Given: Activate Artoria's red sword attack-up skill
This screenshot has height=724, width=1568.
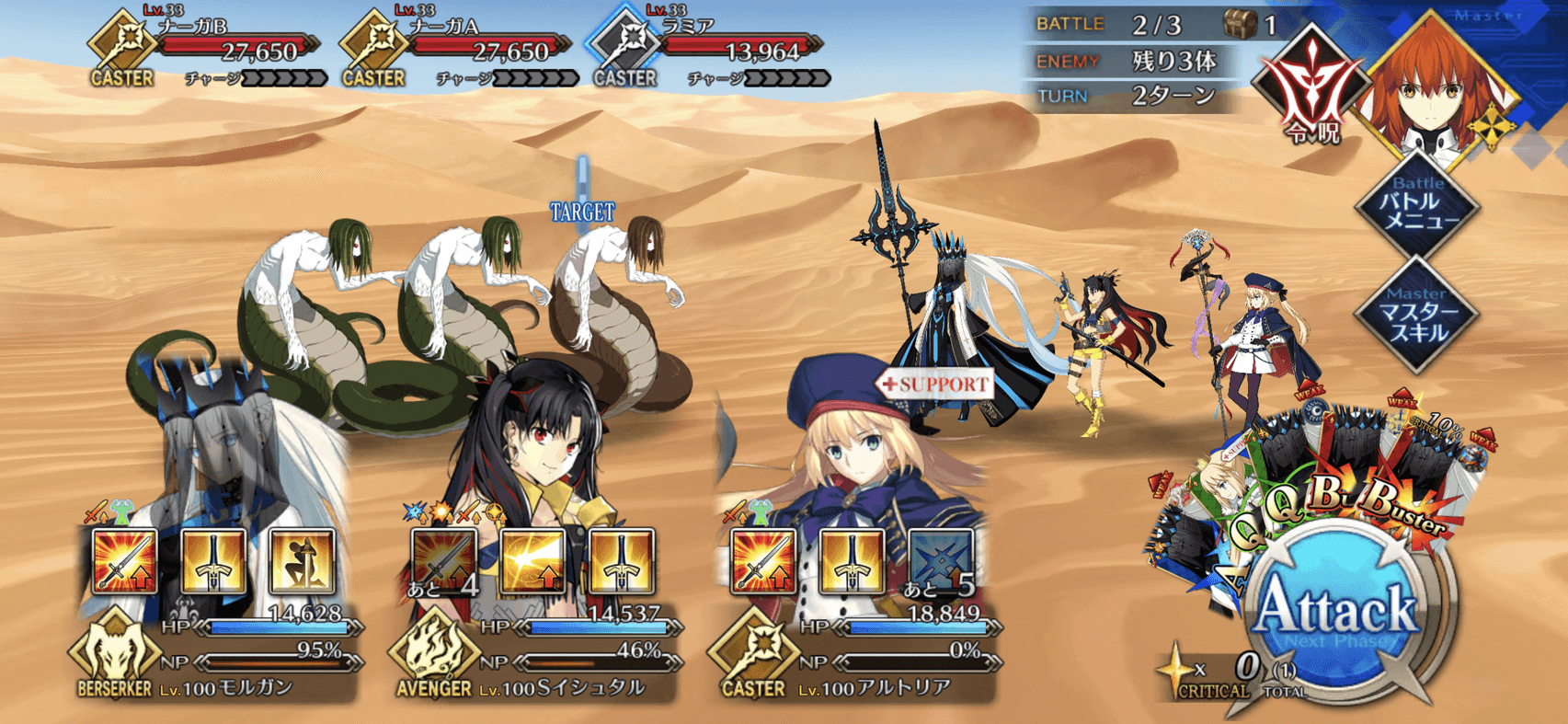Looking at the screenshot, I should click(x=763, y=561).
